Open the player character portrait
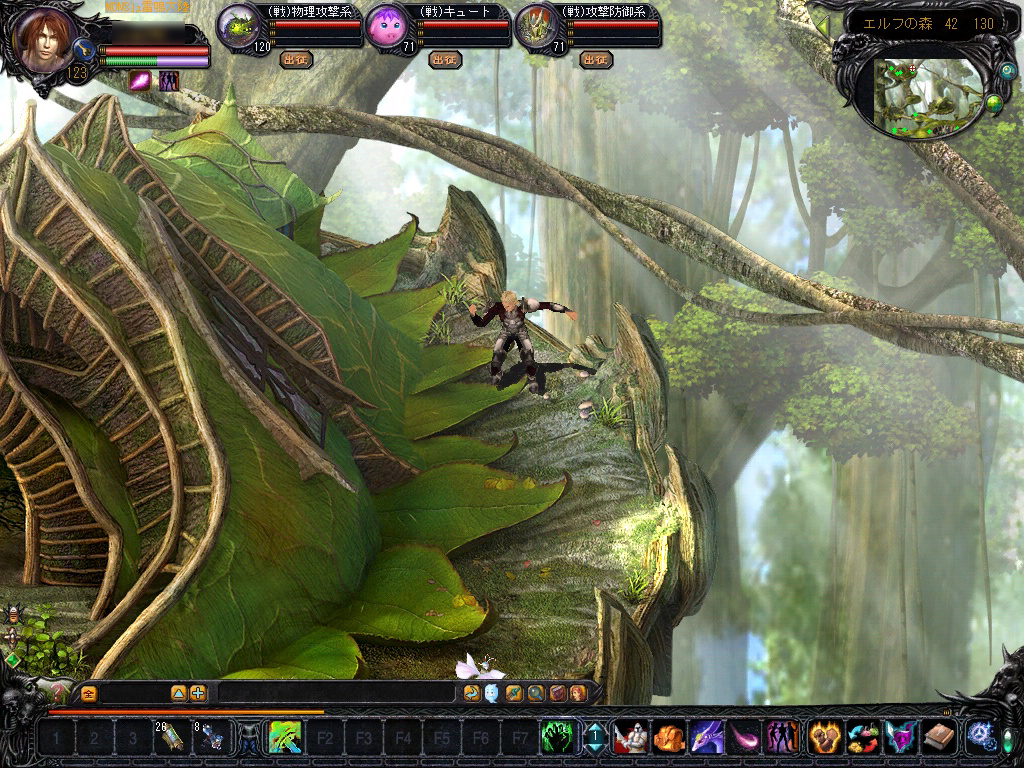Image resolution: width=1024 pixels, height=768 pixels. click(45, 42)
